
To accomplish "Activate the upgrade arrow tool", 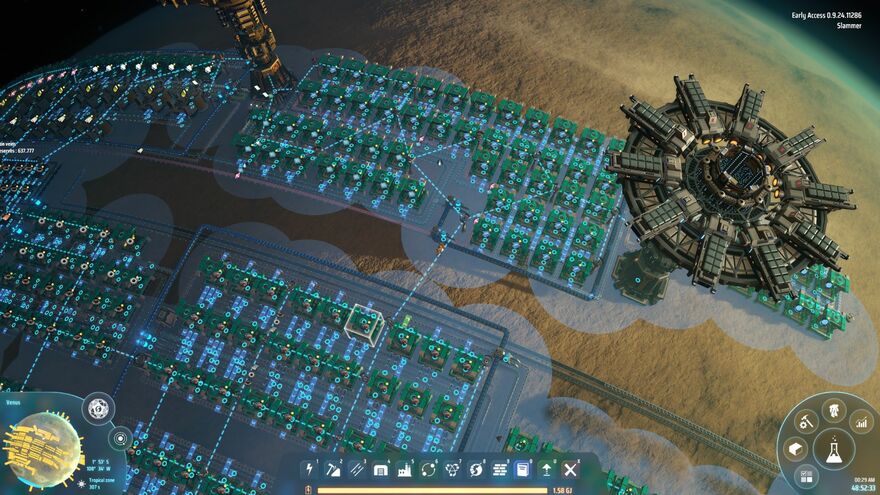I will tap(547, 469).
